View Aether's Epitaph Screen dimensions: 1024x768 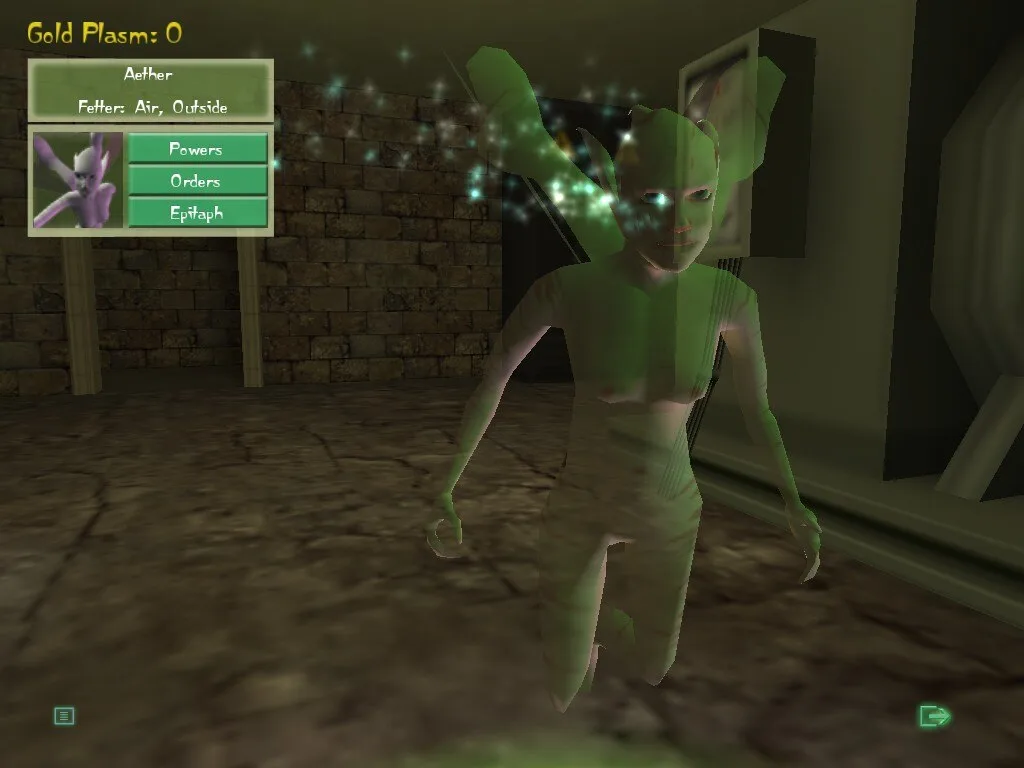pyautogui.click(x=197, y=213)
